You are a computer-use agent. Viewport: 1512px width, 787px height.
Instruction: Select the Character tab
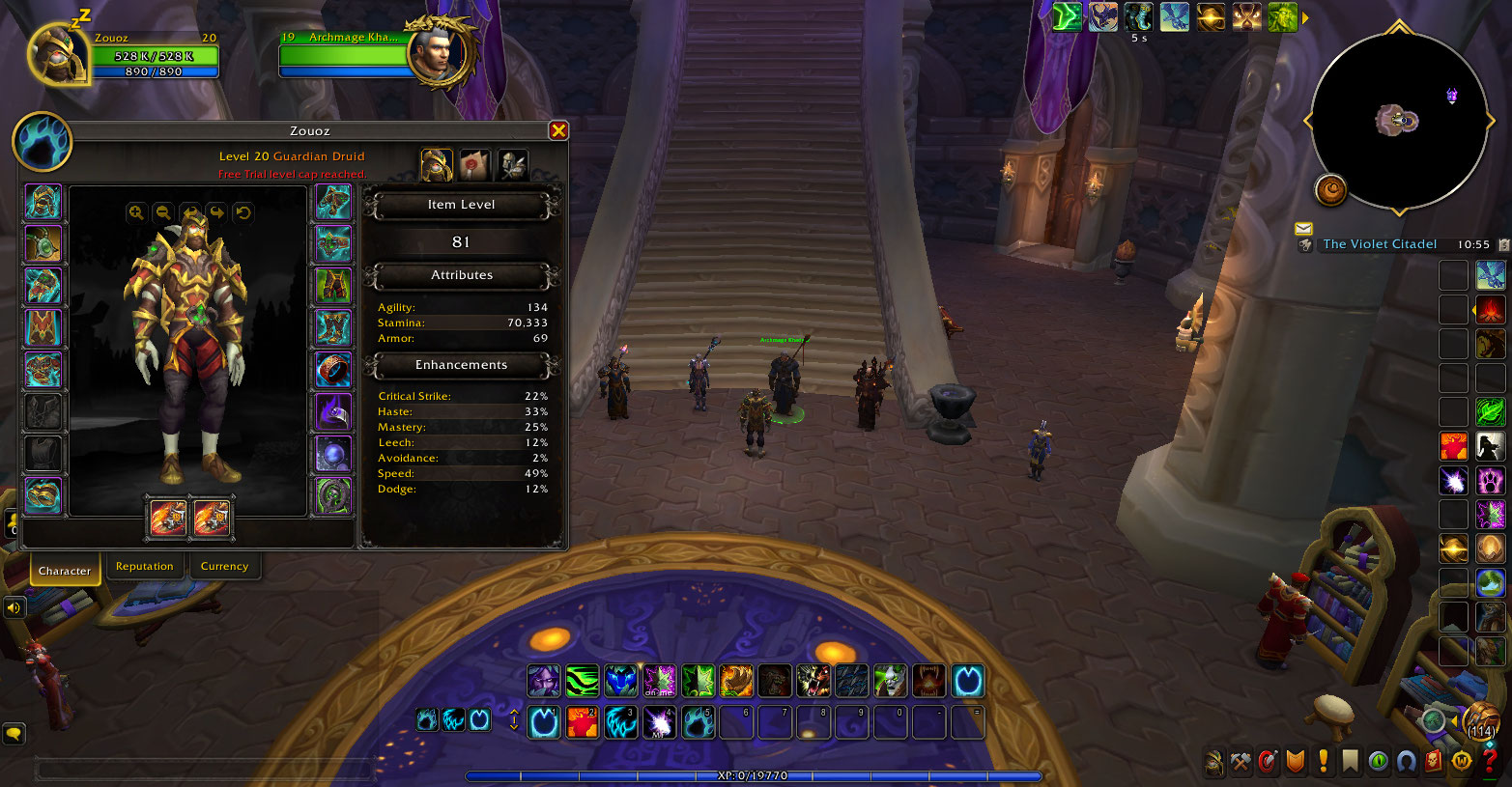point(65,570)
